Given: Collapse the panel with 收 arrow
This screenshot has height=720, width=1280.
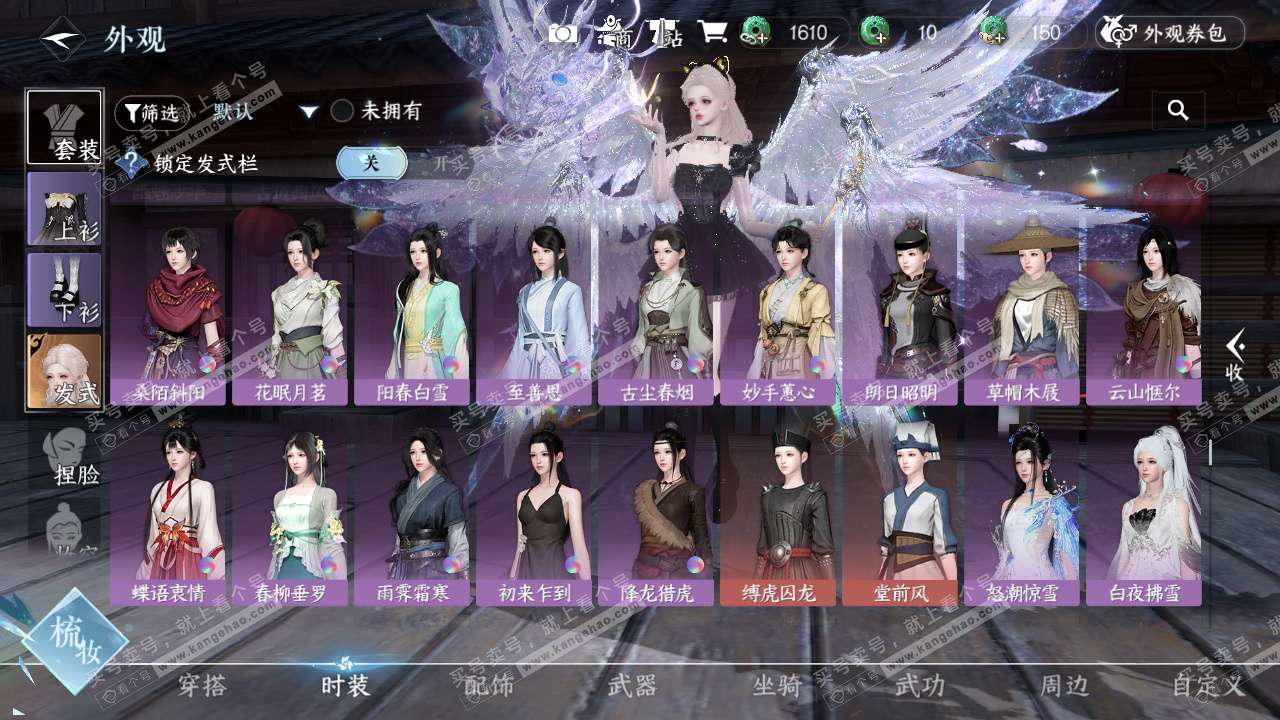Looking at the screenshot, I should point(1236,356).
